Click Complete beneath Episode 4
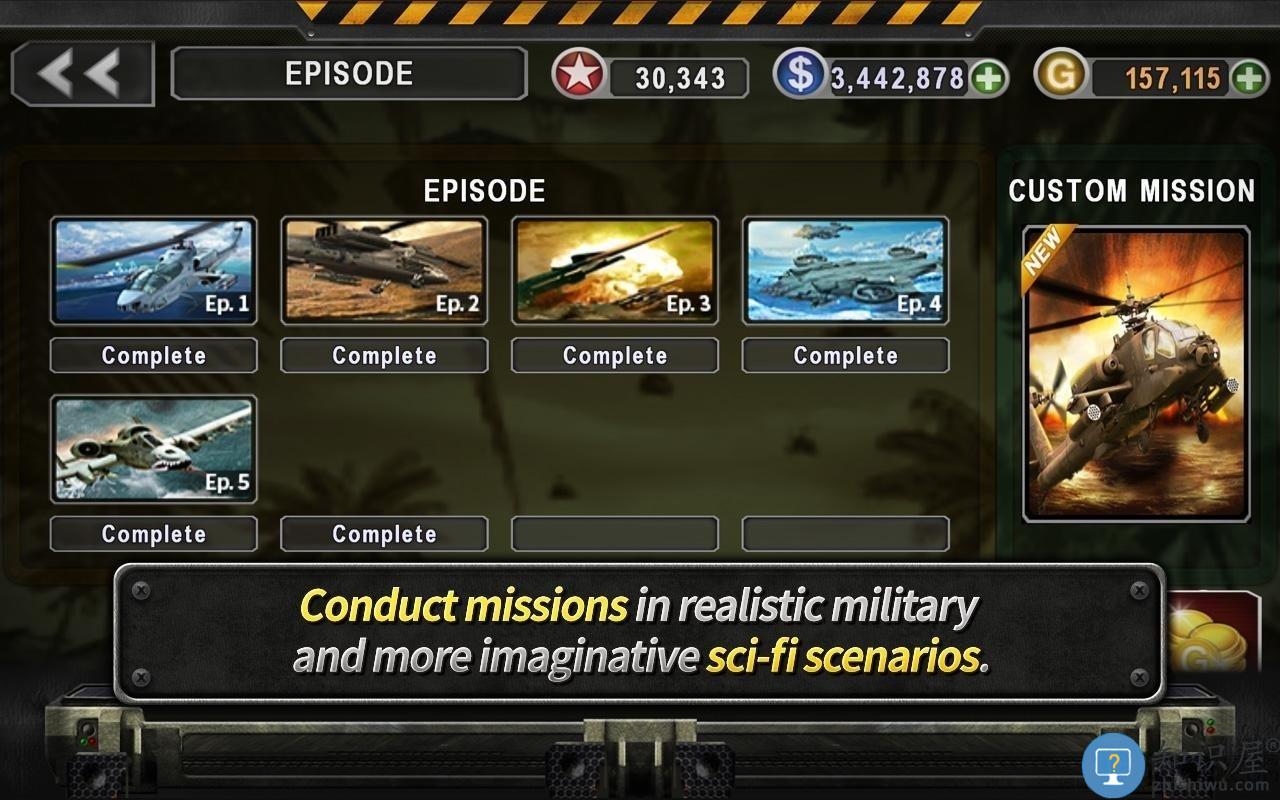 coord(845,355)
